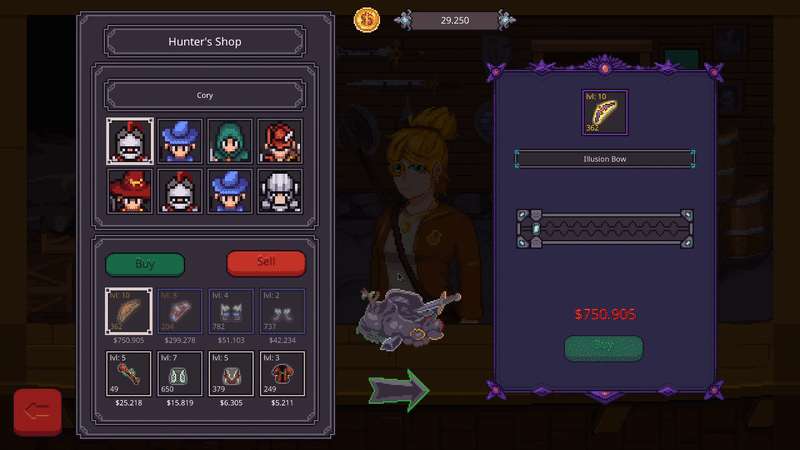Pick the level 5 armor priced $6.305

point(231,373)
